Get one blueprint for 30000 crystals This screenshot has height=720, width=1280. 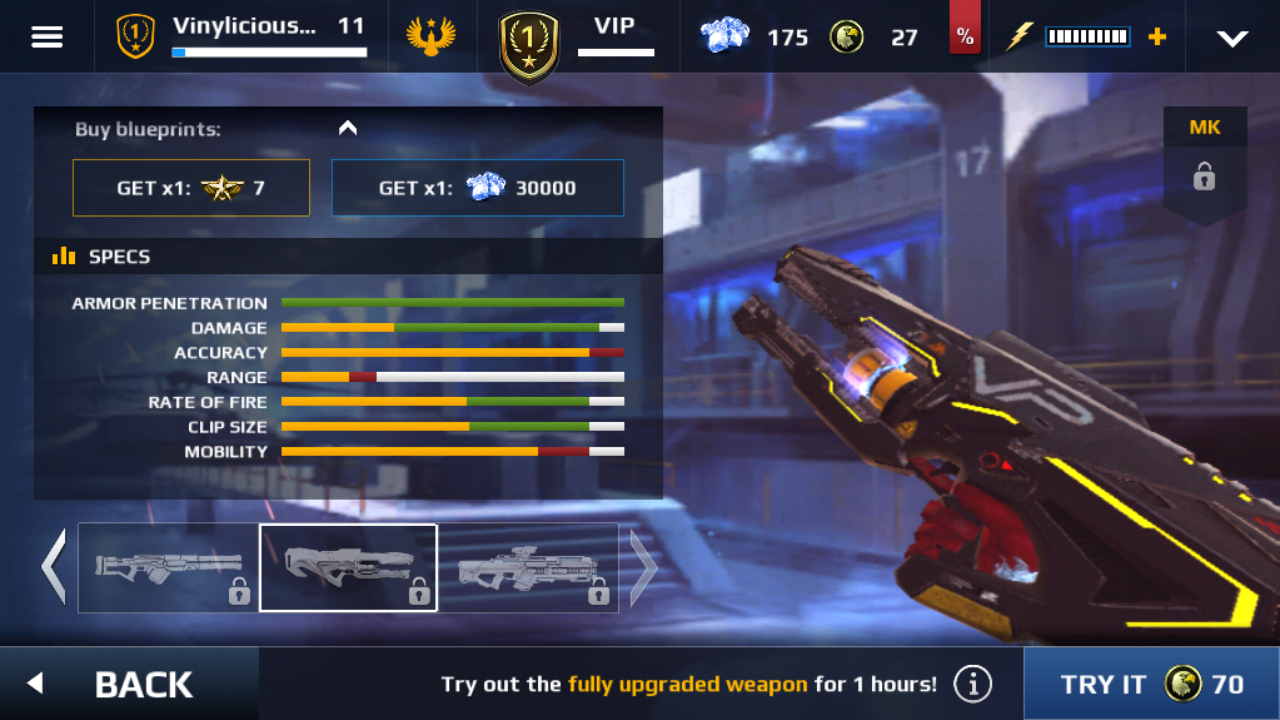[x=477, y=188]
